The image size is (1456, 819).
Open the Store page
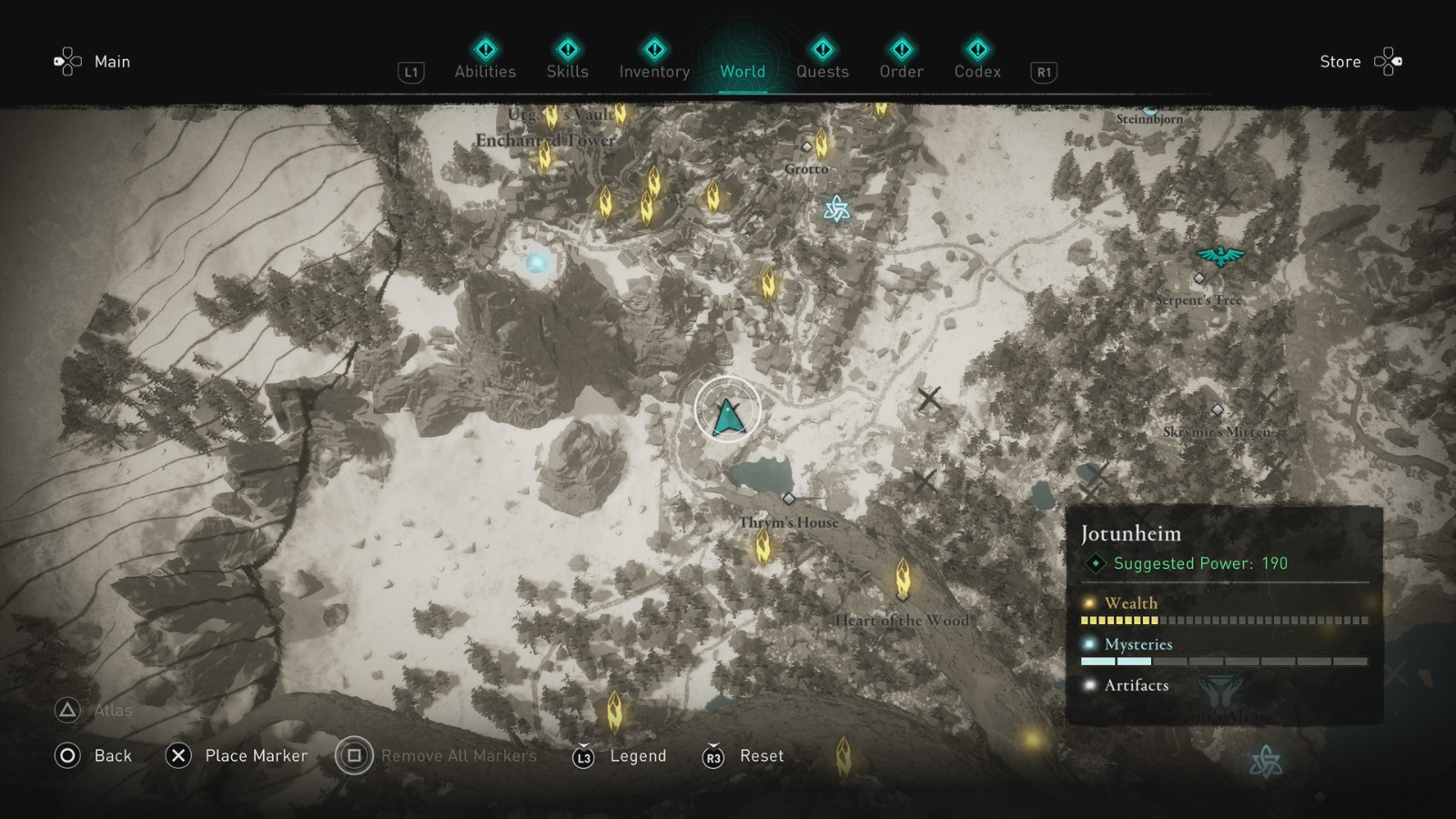pyautogui.click(x=1340, y=62)
